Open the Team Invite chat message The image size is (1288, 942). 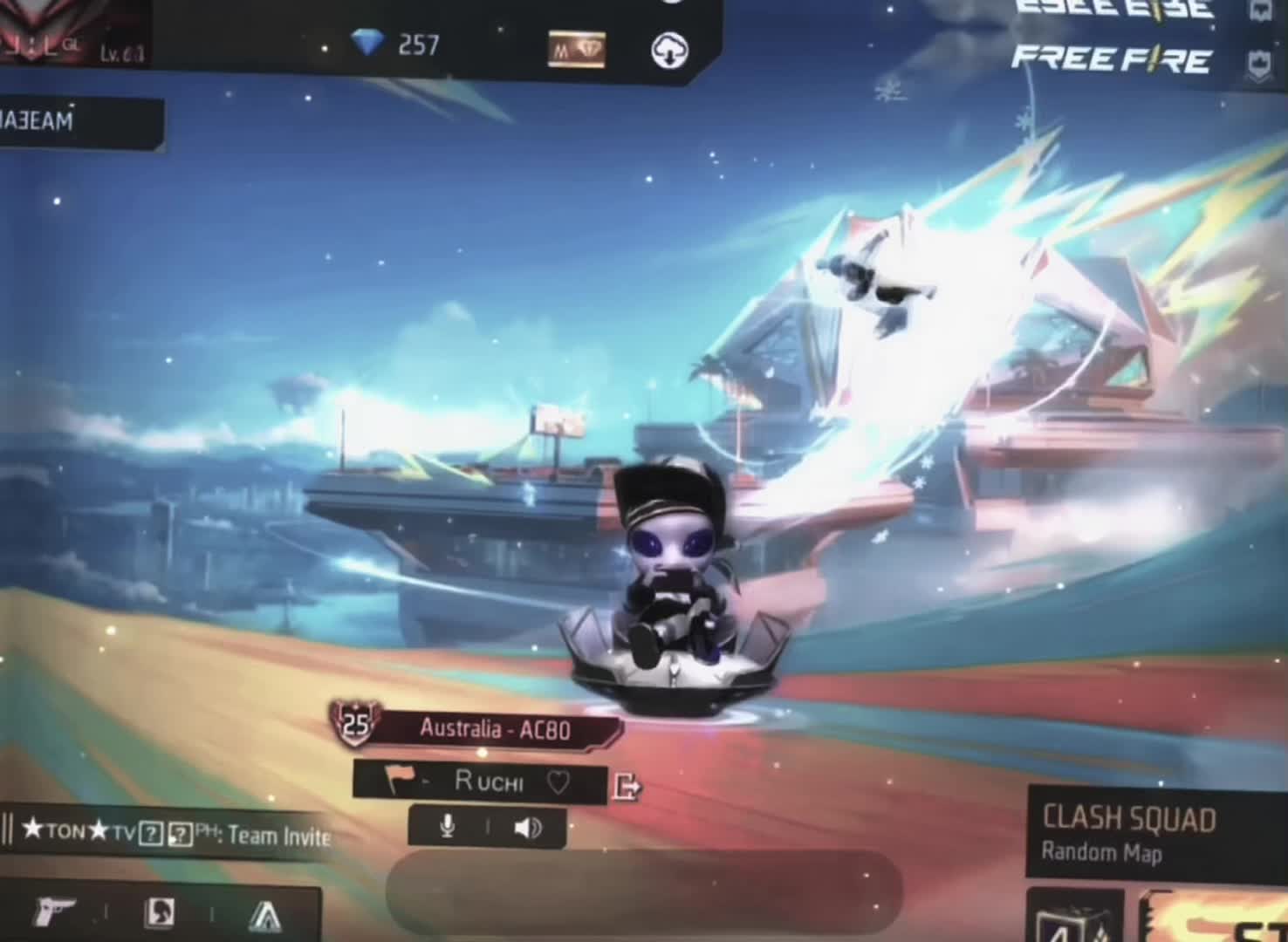pos(175,835)
